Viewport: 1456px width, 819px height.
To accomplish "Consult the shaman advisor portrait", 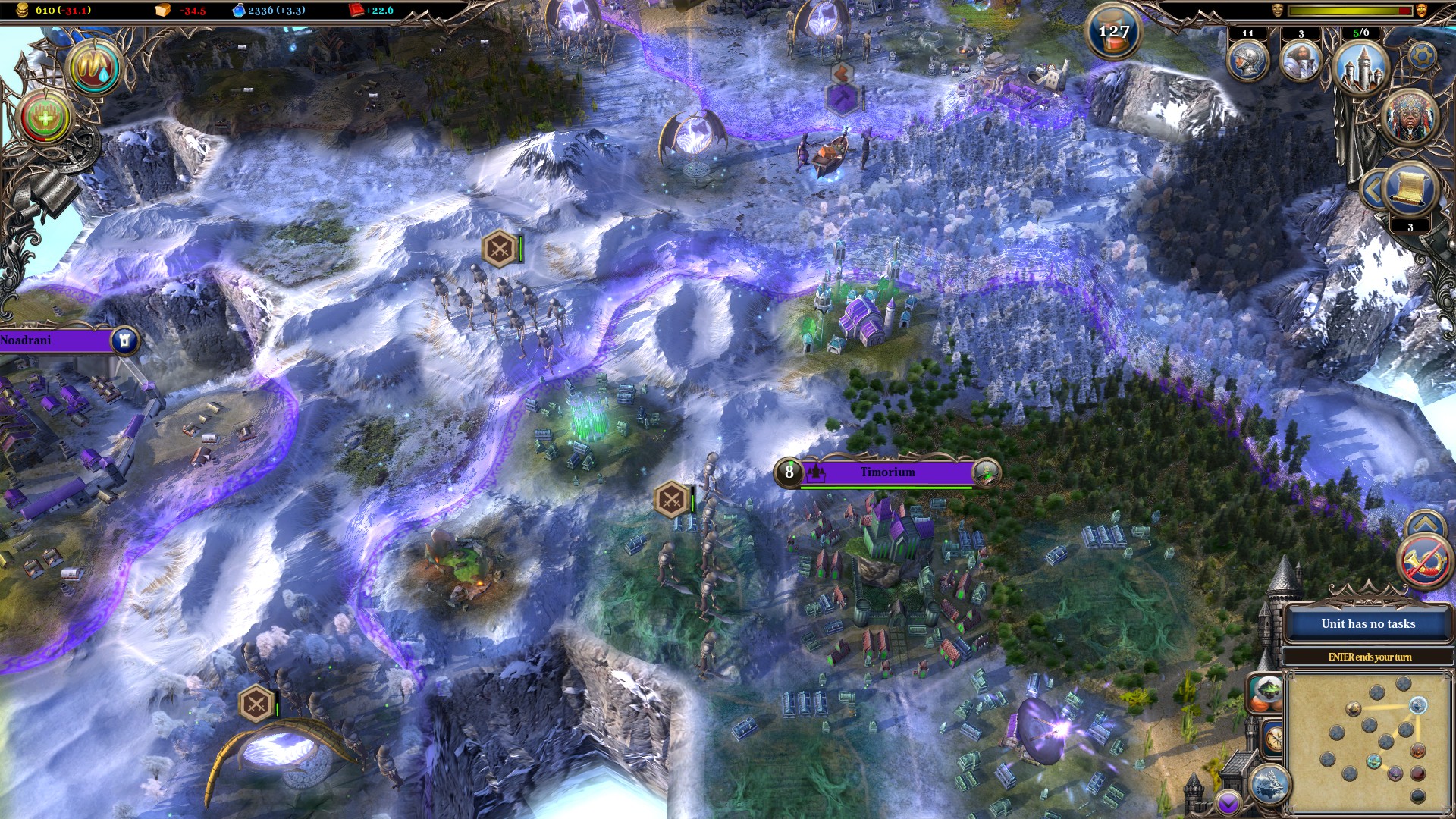I will point(1408,119).
